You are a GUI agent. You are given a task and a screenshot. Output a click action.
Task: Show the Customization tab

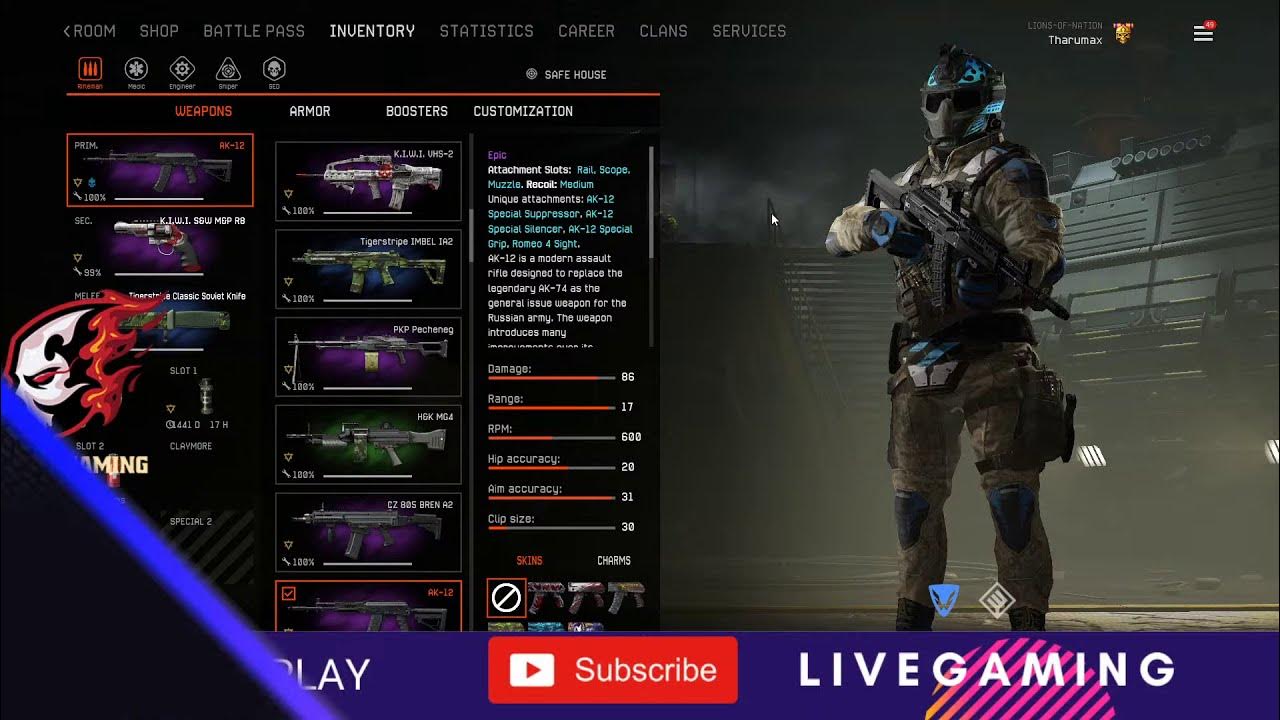(x=523, y=111)
